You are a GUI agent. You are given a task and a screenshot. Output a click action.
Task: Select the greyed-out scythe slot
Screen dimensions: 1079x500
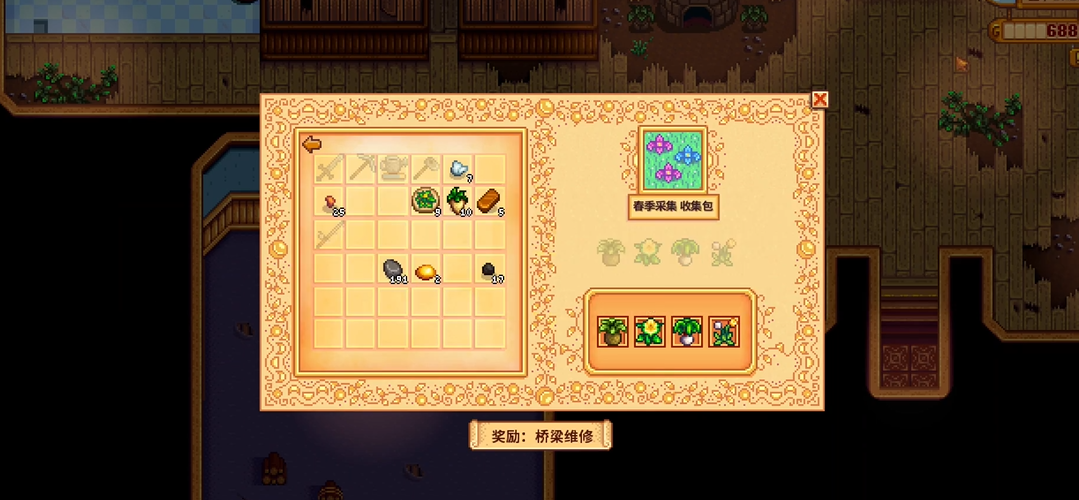tap(426, 168)
